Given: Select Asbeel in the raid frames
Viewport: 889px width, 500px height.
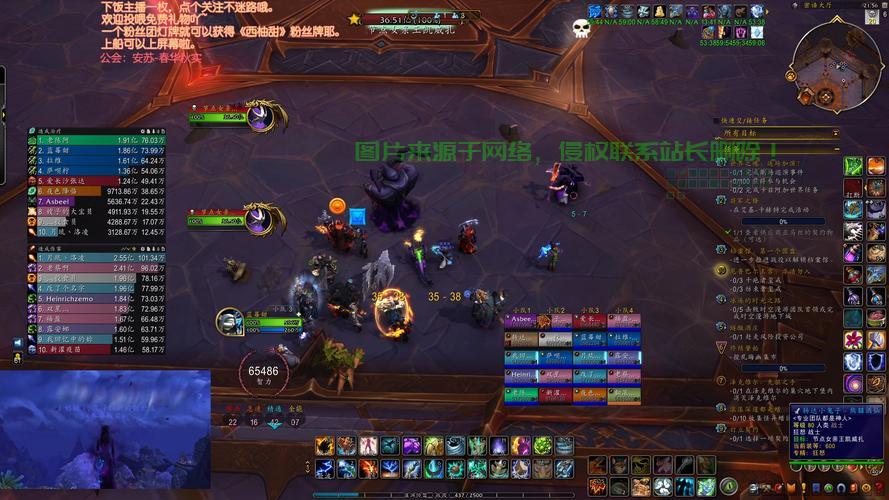Looking at the screenshot, I should (x=522, y=321).
